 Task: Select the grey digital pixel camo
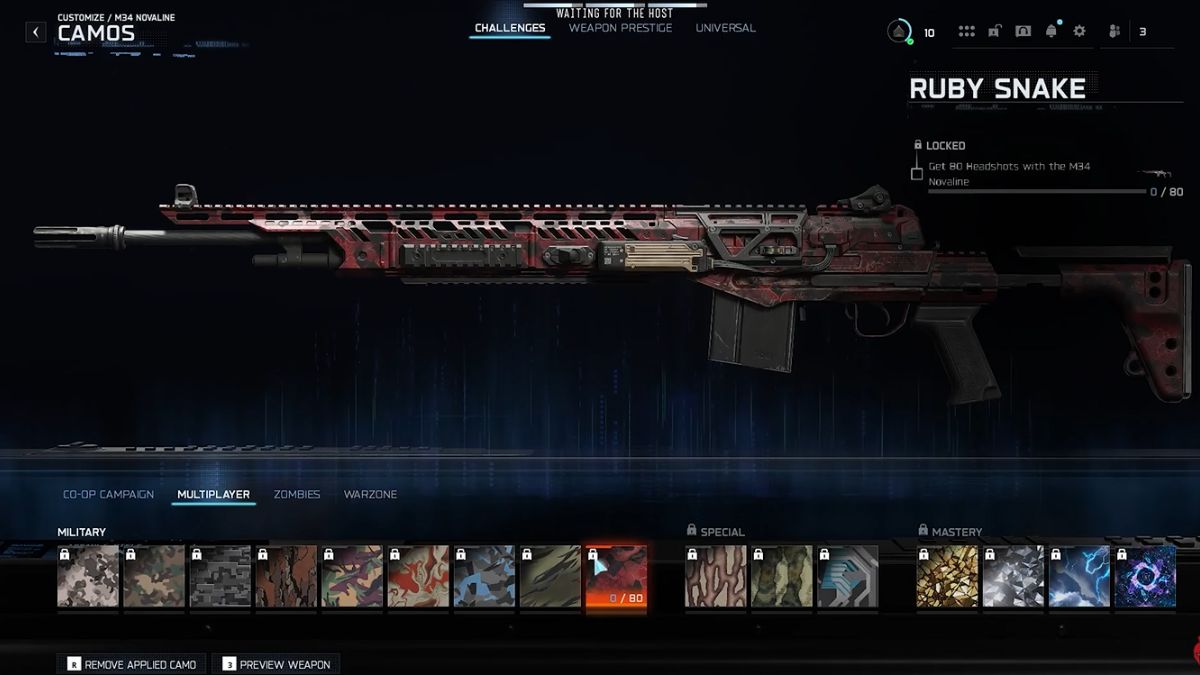220,576
